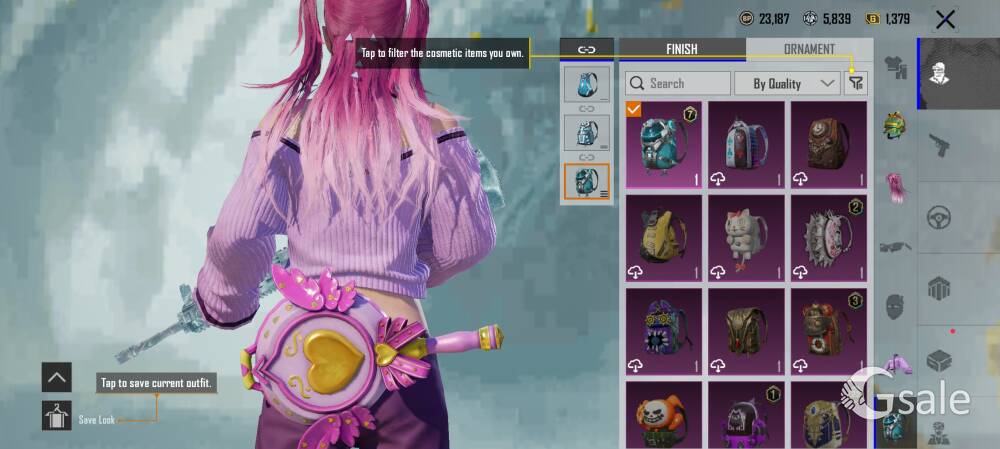Open the pistol weapon skins category
Viewport: 1000px width, 449px height.
coord(939,147)
